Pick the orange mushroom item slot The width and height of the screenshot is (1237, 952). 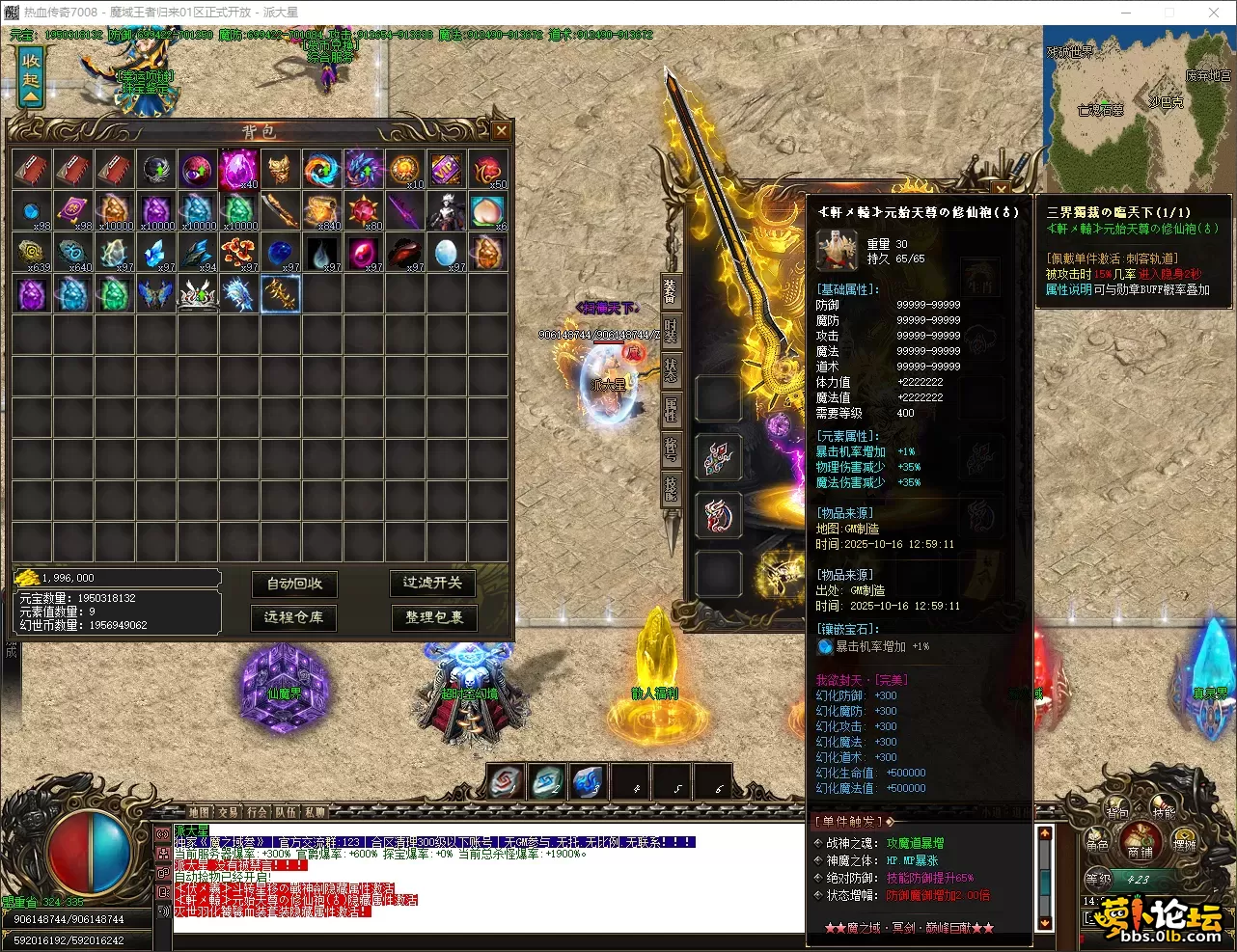pyautogui.click(x=238, y=253)
